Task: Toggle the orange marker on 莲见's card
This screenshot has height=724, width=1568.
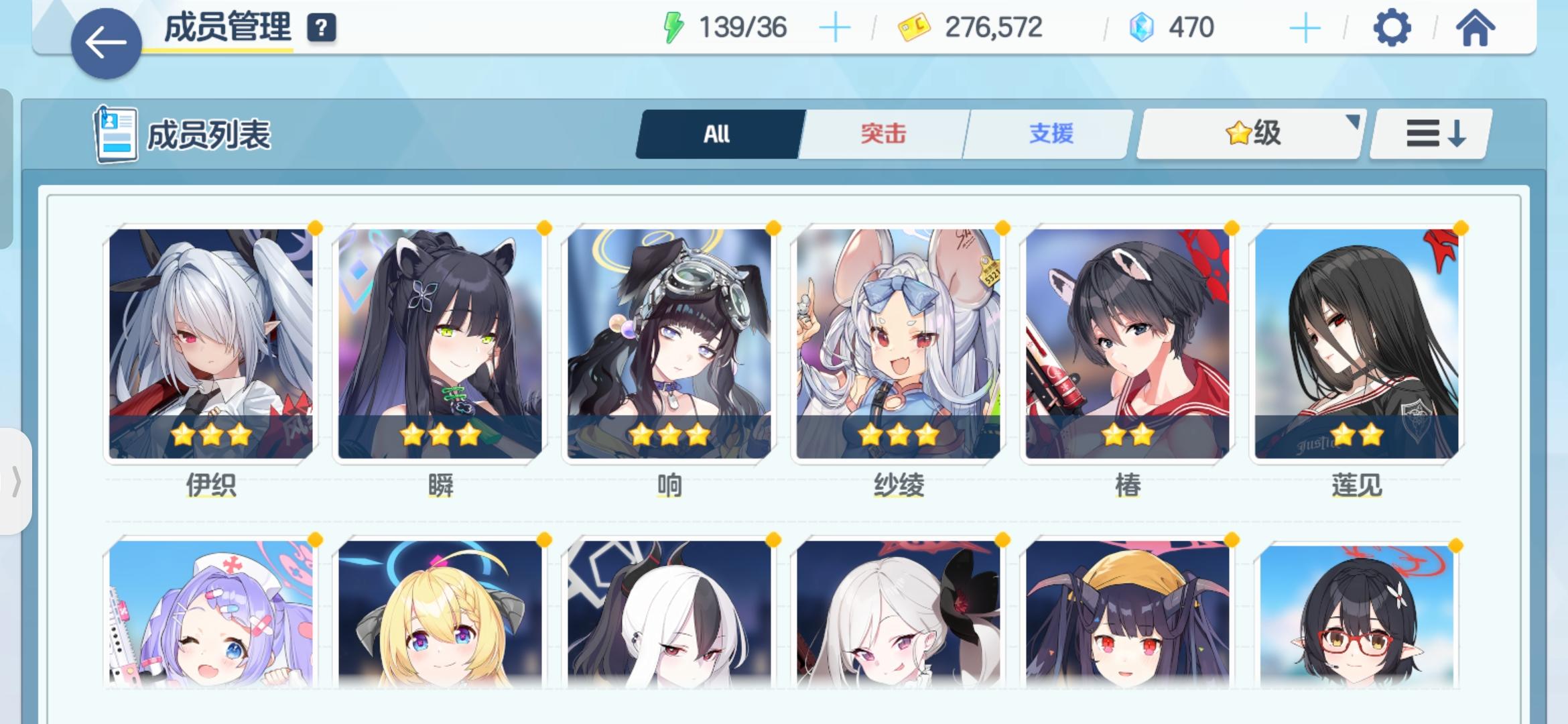Action: click(1463, 229)
